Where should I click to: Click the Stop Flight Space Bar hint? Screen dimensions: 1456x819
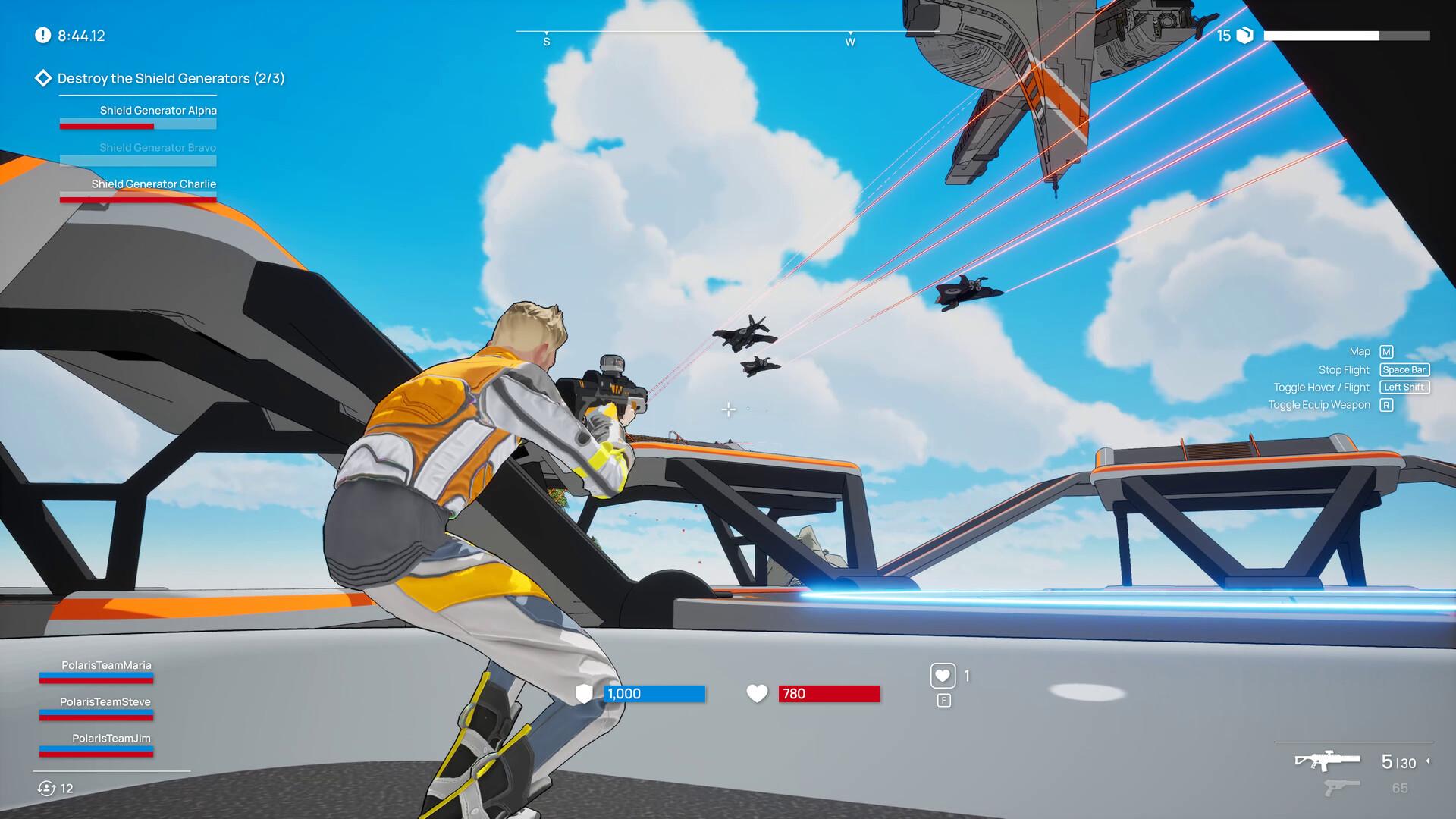pyautogui.click(x=1404, y=369)
